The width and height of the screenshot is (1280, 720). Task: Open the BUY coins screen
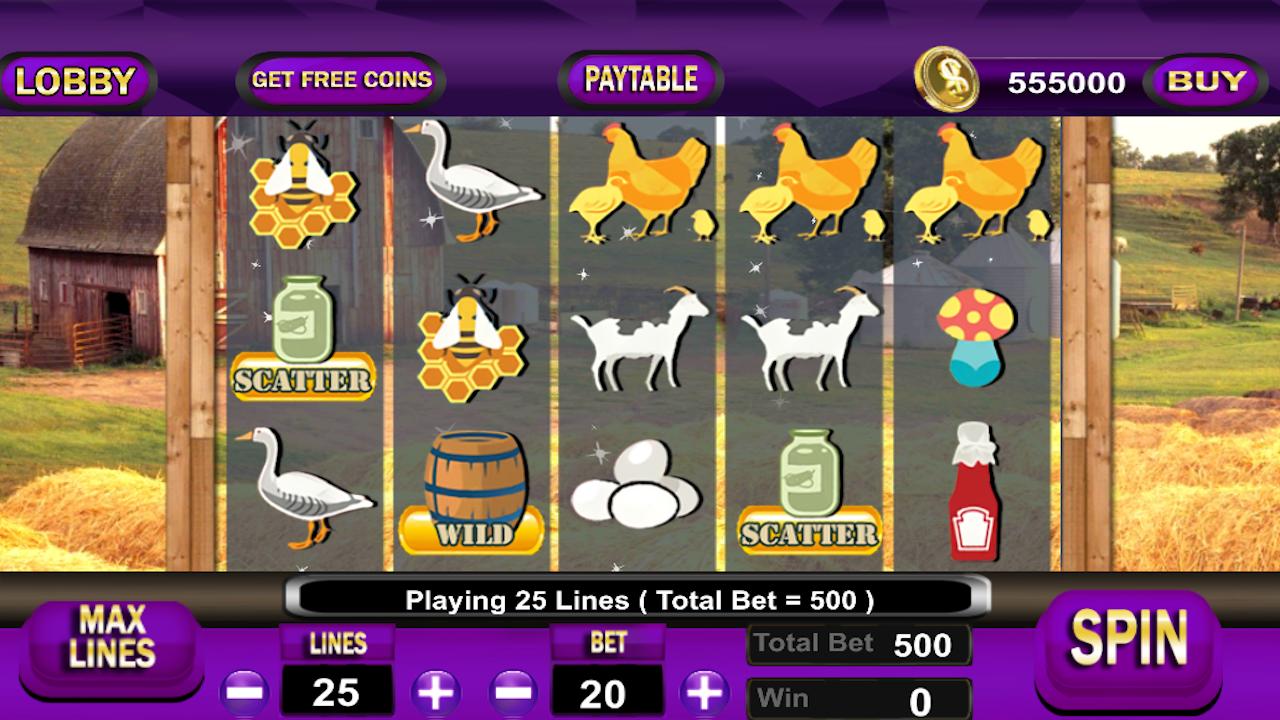[1205, 80]
